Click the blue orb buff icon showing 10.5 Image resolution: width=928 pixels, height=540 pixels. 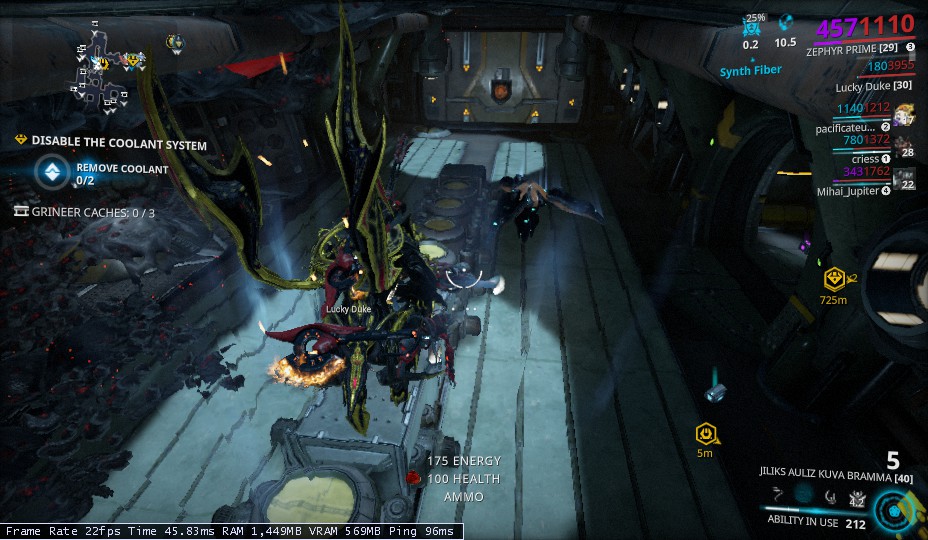[x=786, y=24]
